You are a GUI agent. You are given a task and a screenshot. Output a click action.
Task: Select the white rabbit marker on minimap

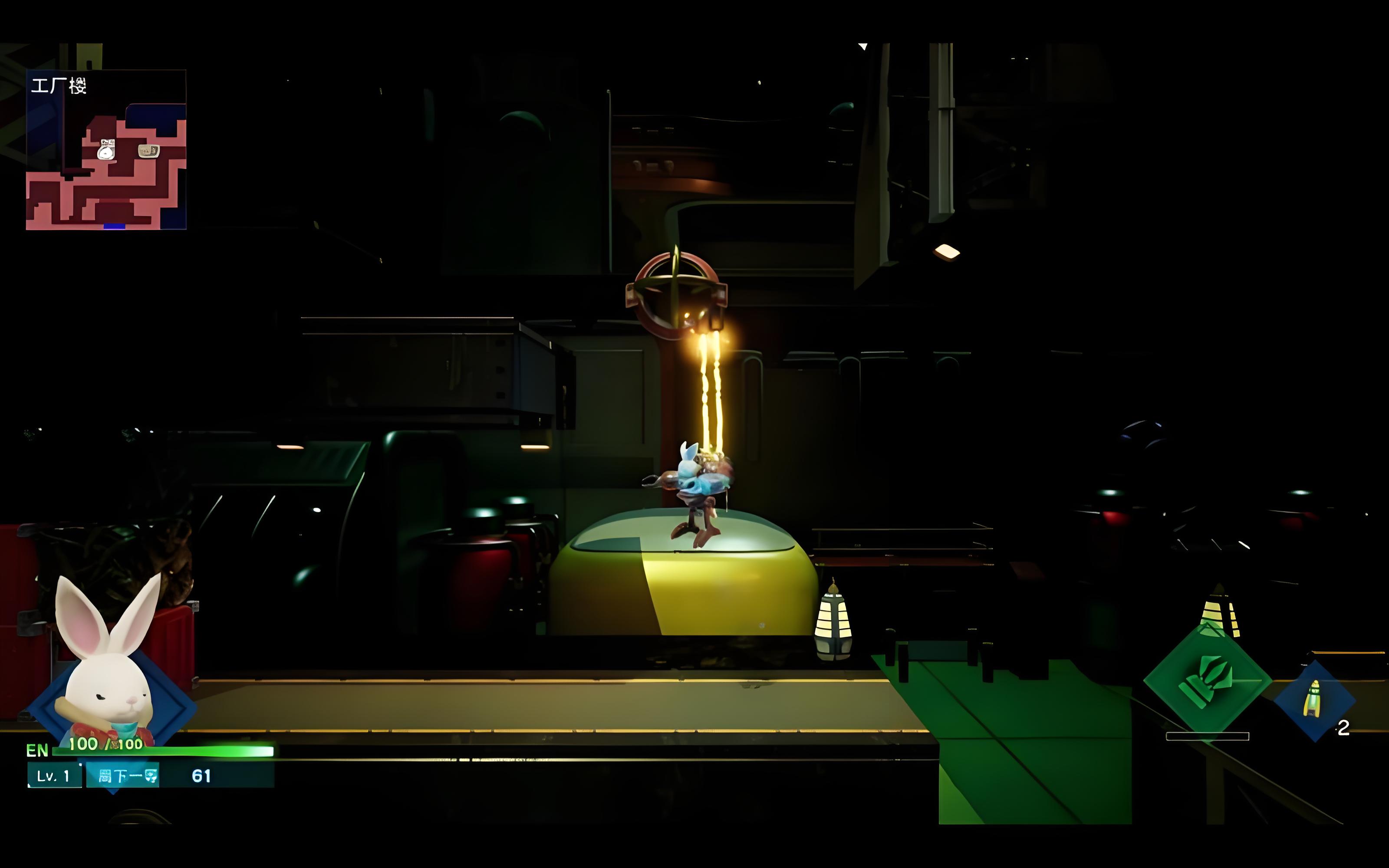point(106,151)
